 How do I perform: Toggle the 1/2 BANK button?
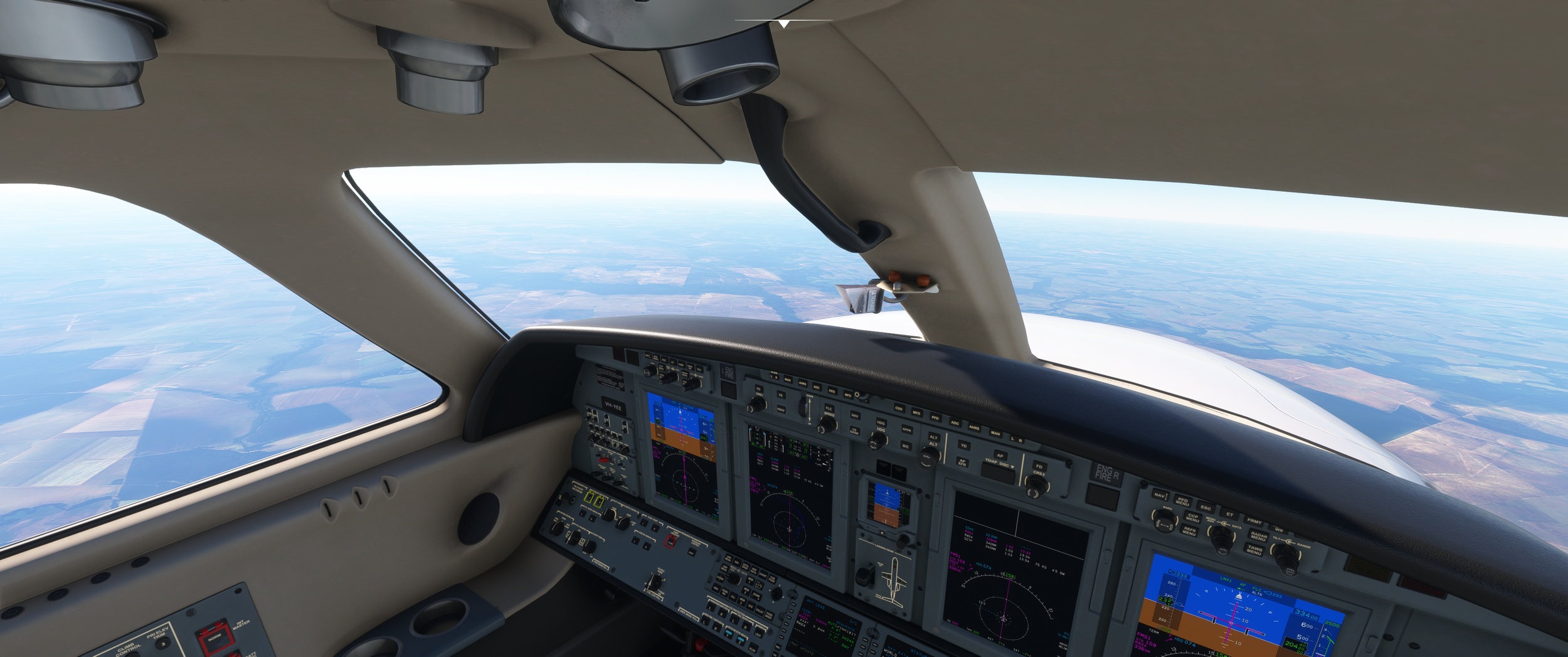[854, 431]
